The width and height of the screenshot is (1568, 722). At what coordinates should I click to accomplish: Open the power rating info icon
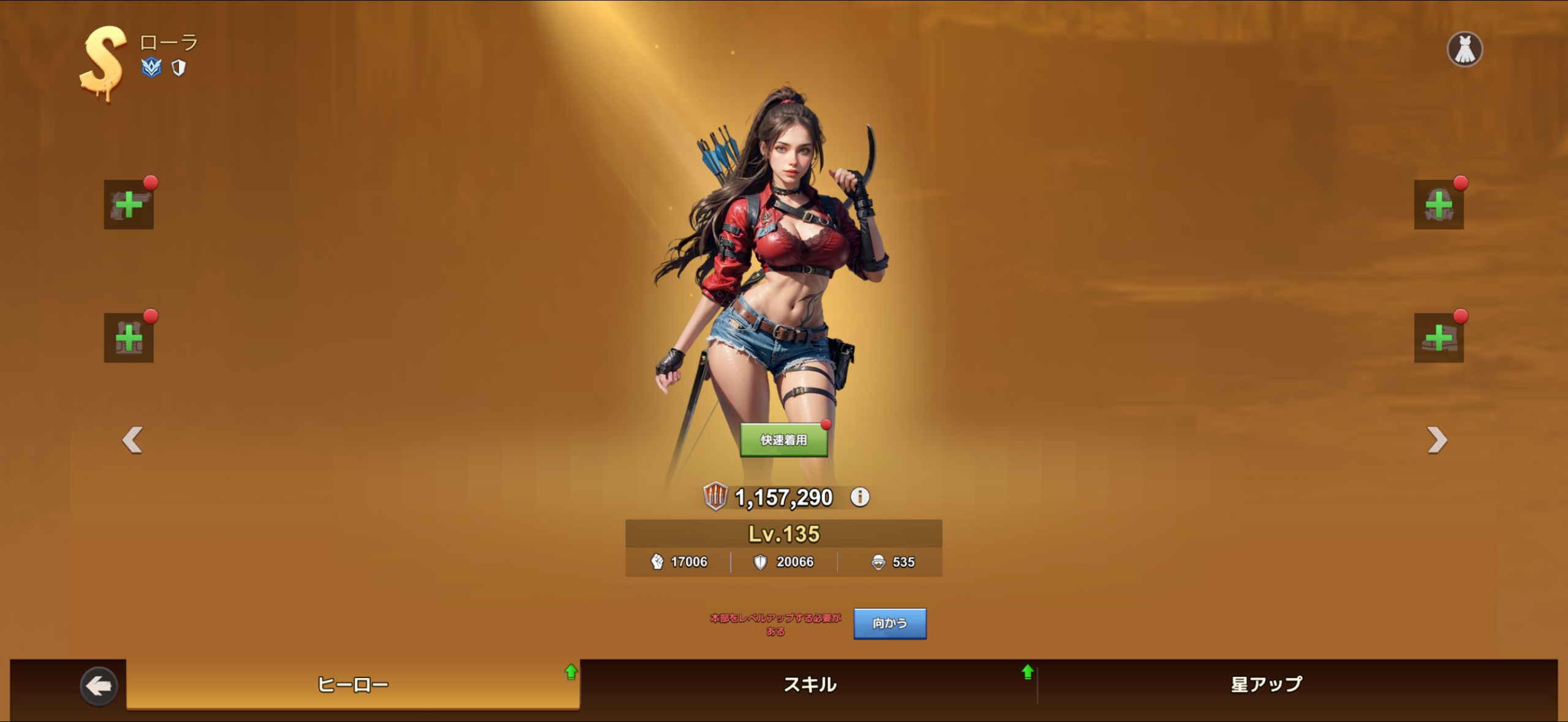coord(860,497)
